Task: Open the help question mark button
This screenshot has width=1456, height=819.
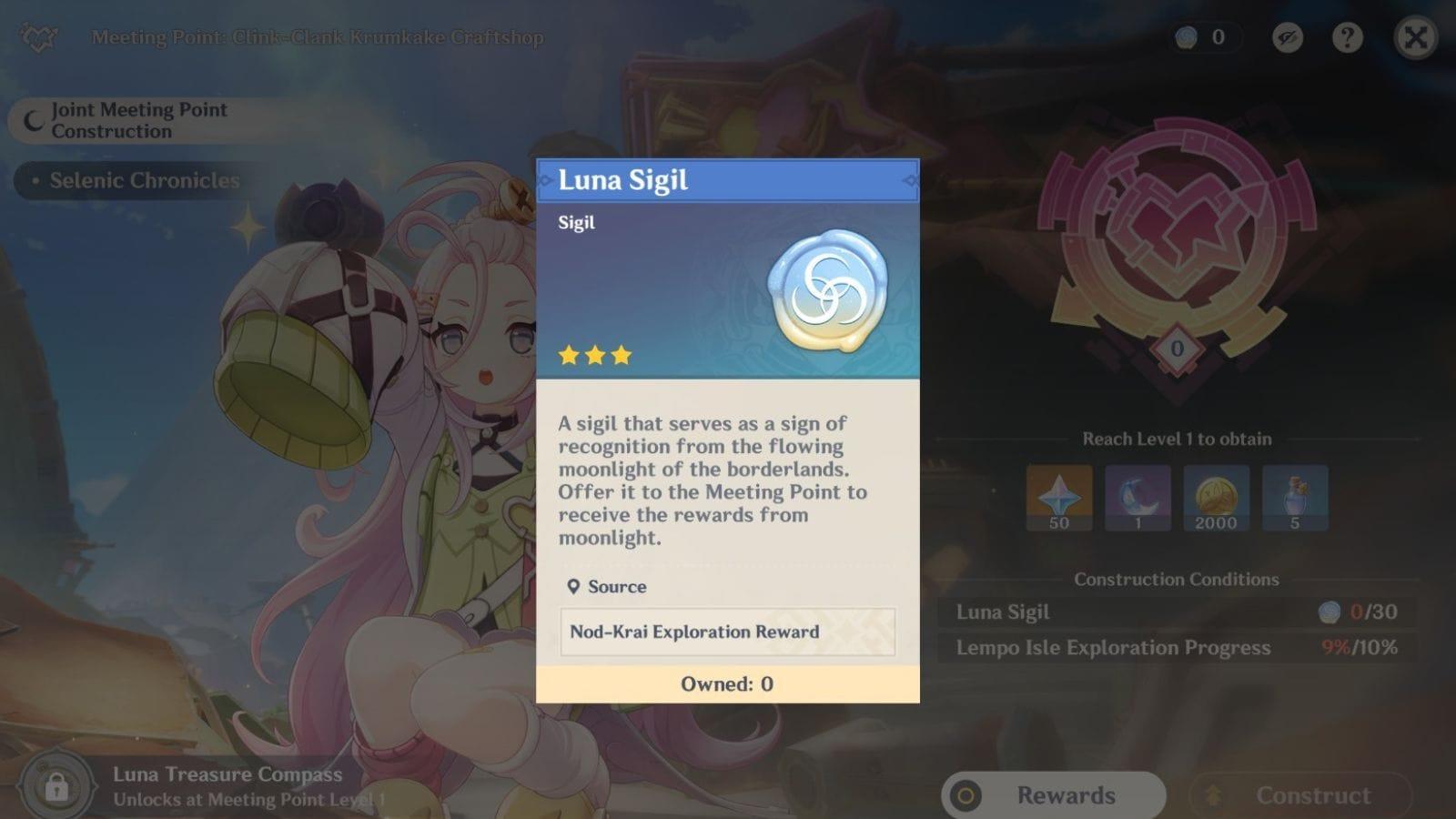Action: tap(1349, 37)
